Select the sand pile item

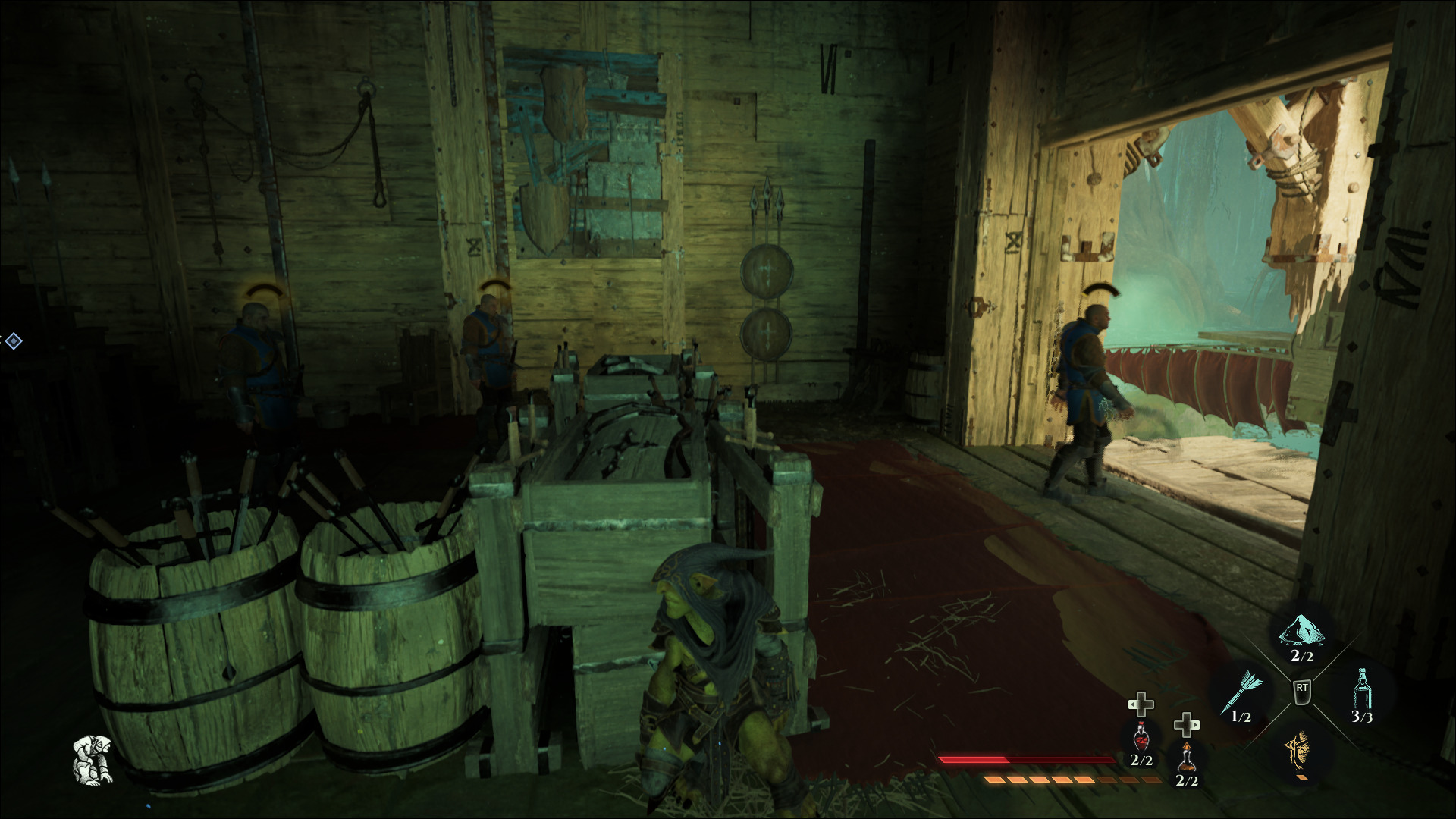click(x=1301, y=633)
